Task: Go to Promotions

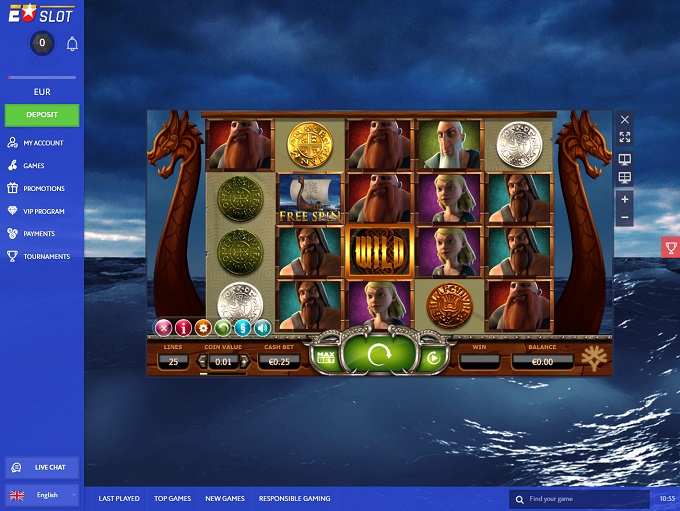Action: [x=43, y=188]
